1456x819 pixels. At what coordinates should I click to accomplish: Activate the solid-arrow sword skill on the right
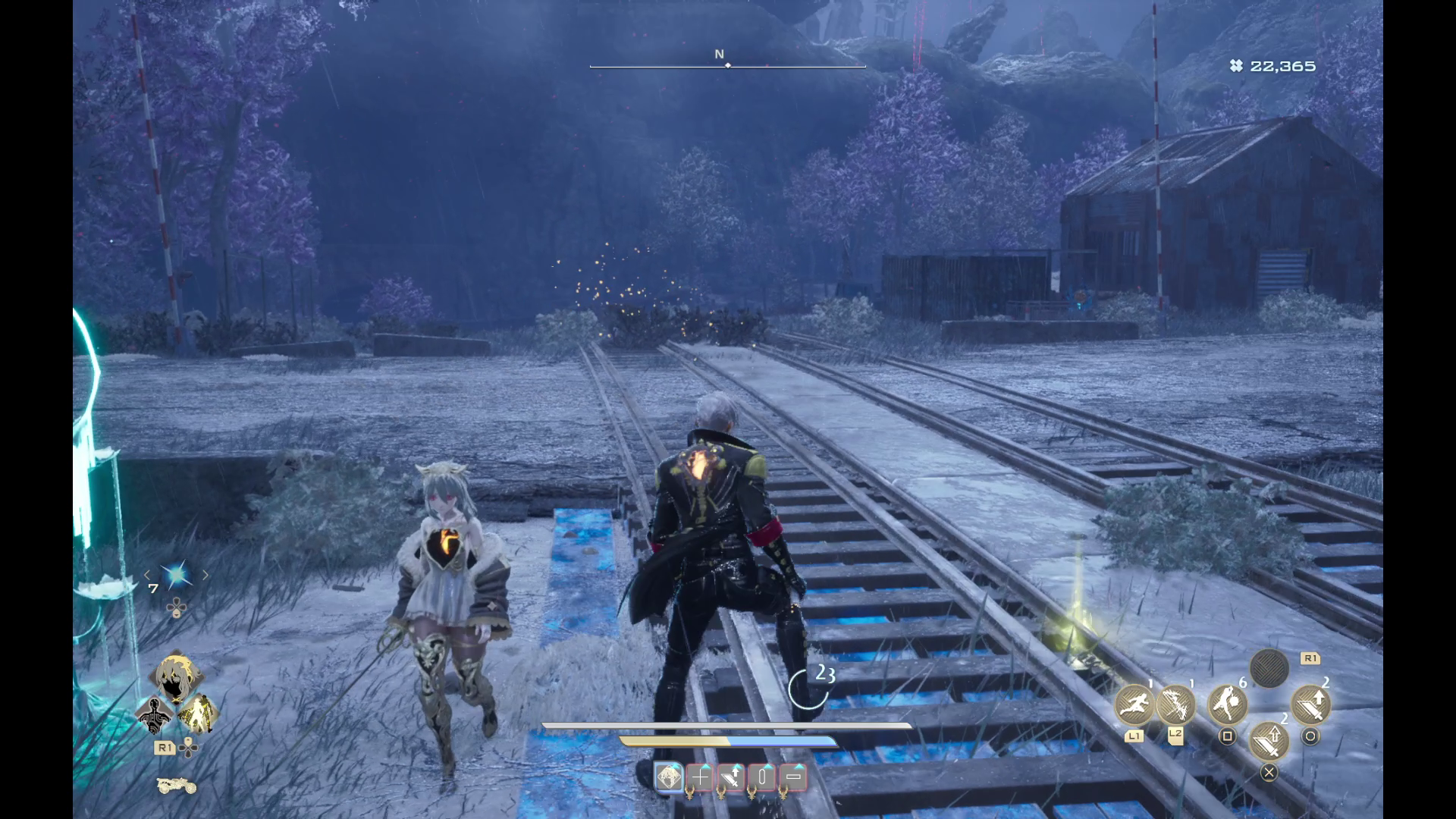(x=1310, y=705)
